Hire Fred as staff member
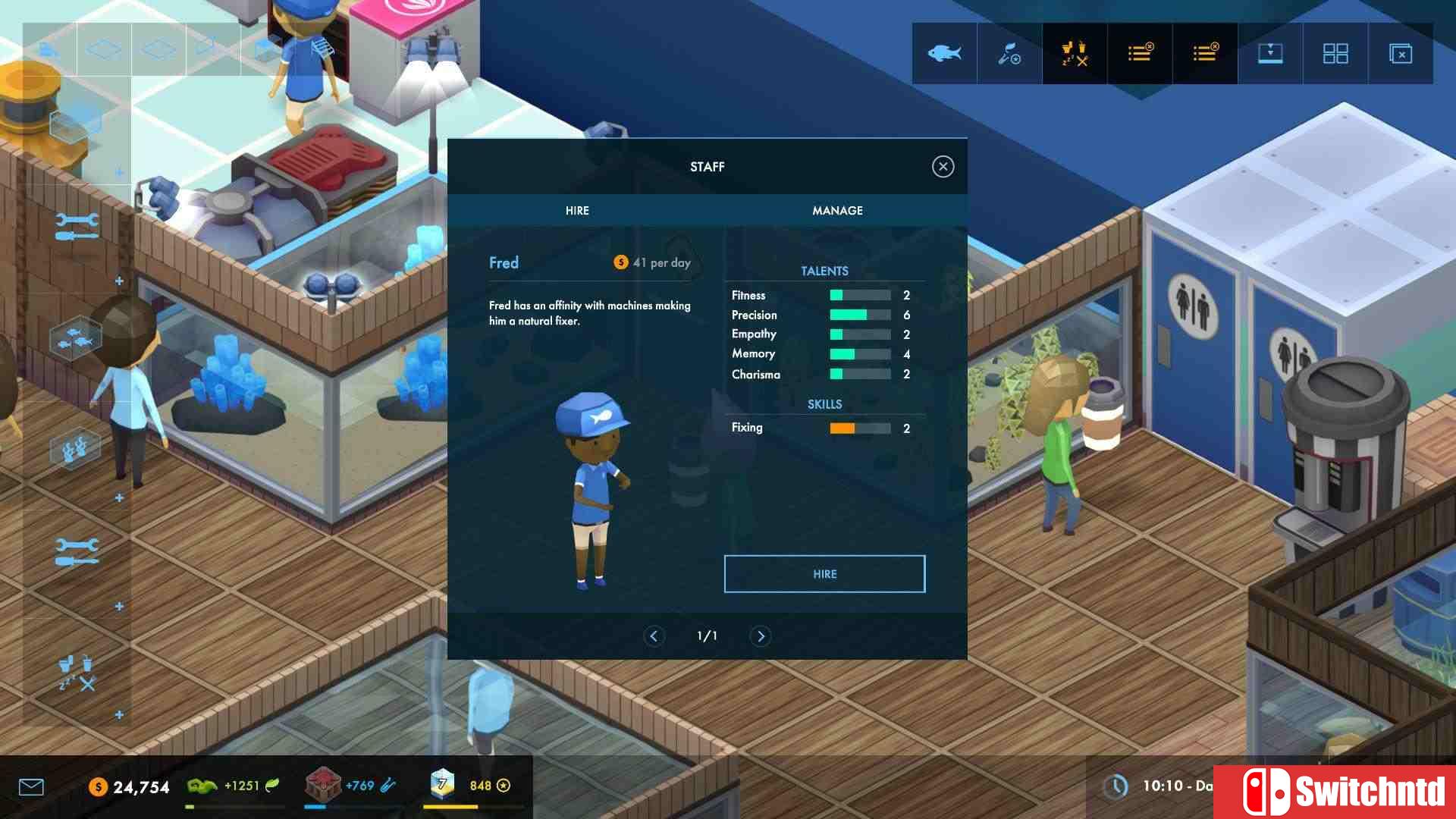 tap(824, 574)
